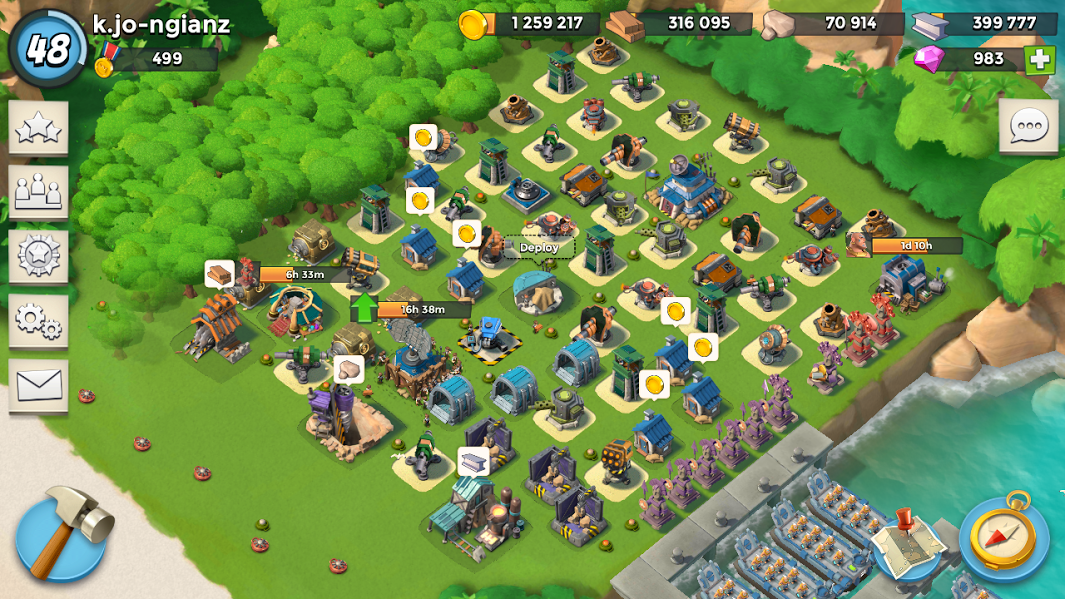Collect the iron resource bubble
1065x599 pixels.
point(473,460)
